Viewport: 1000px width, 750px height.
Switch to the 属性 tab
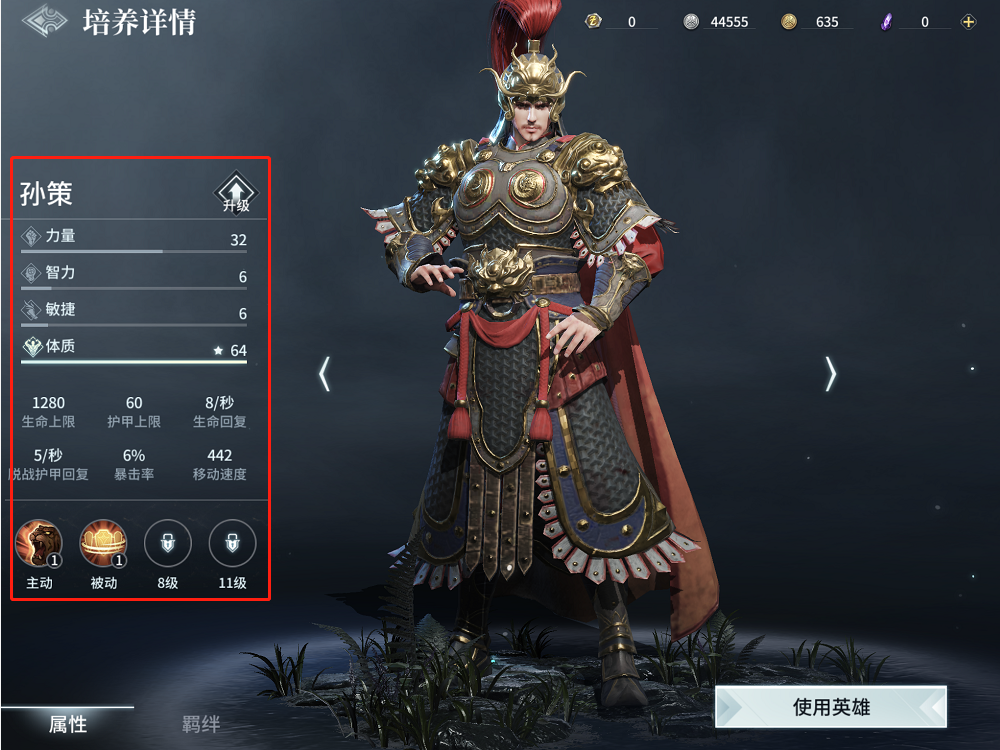[x=68, y=724]
